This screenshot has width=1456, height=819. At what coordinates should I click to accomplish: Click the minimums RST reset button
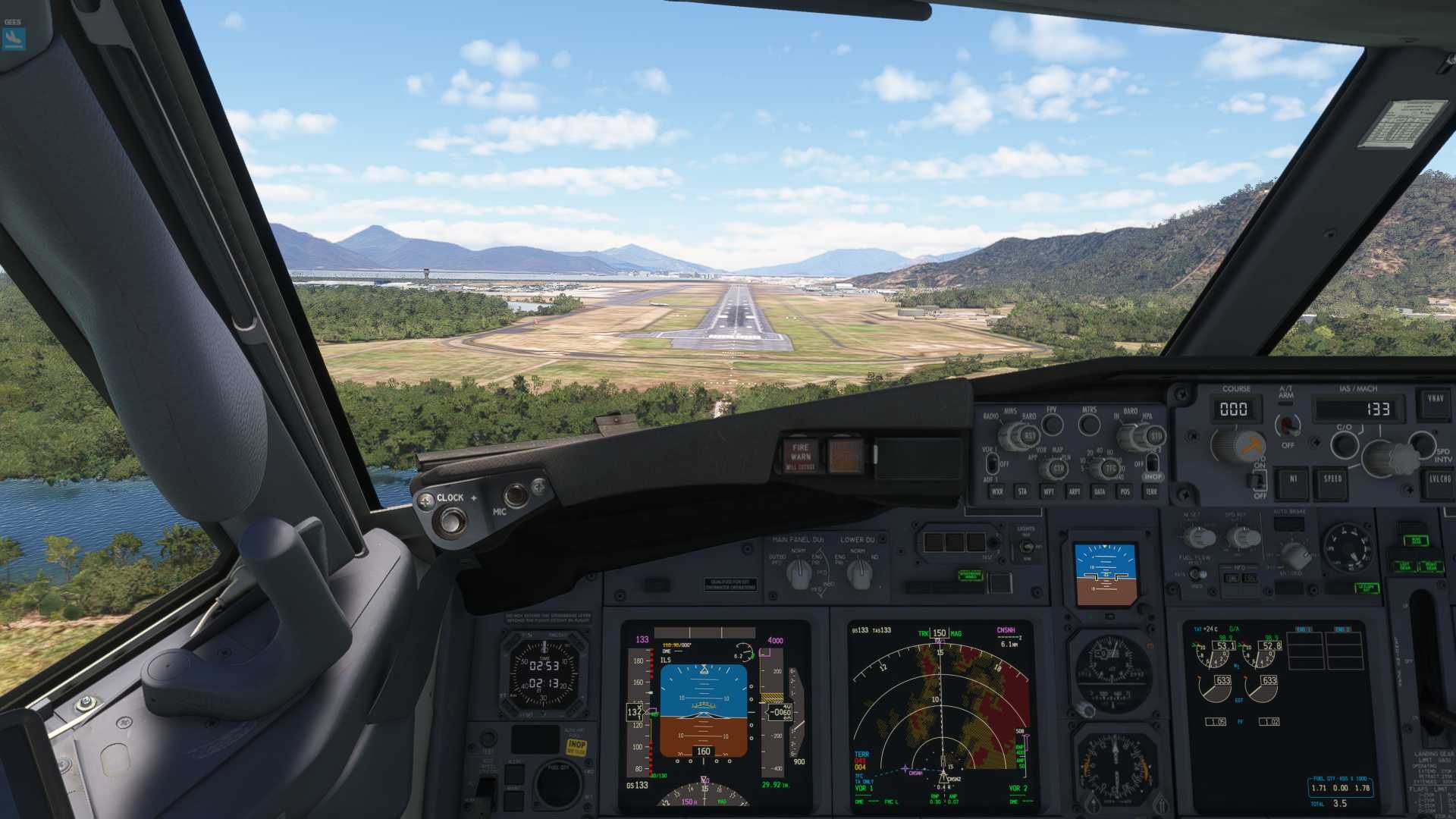[1029, 437]
